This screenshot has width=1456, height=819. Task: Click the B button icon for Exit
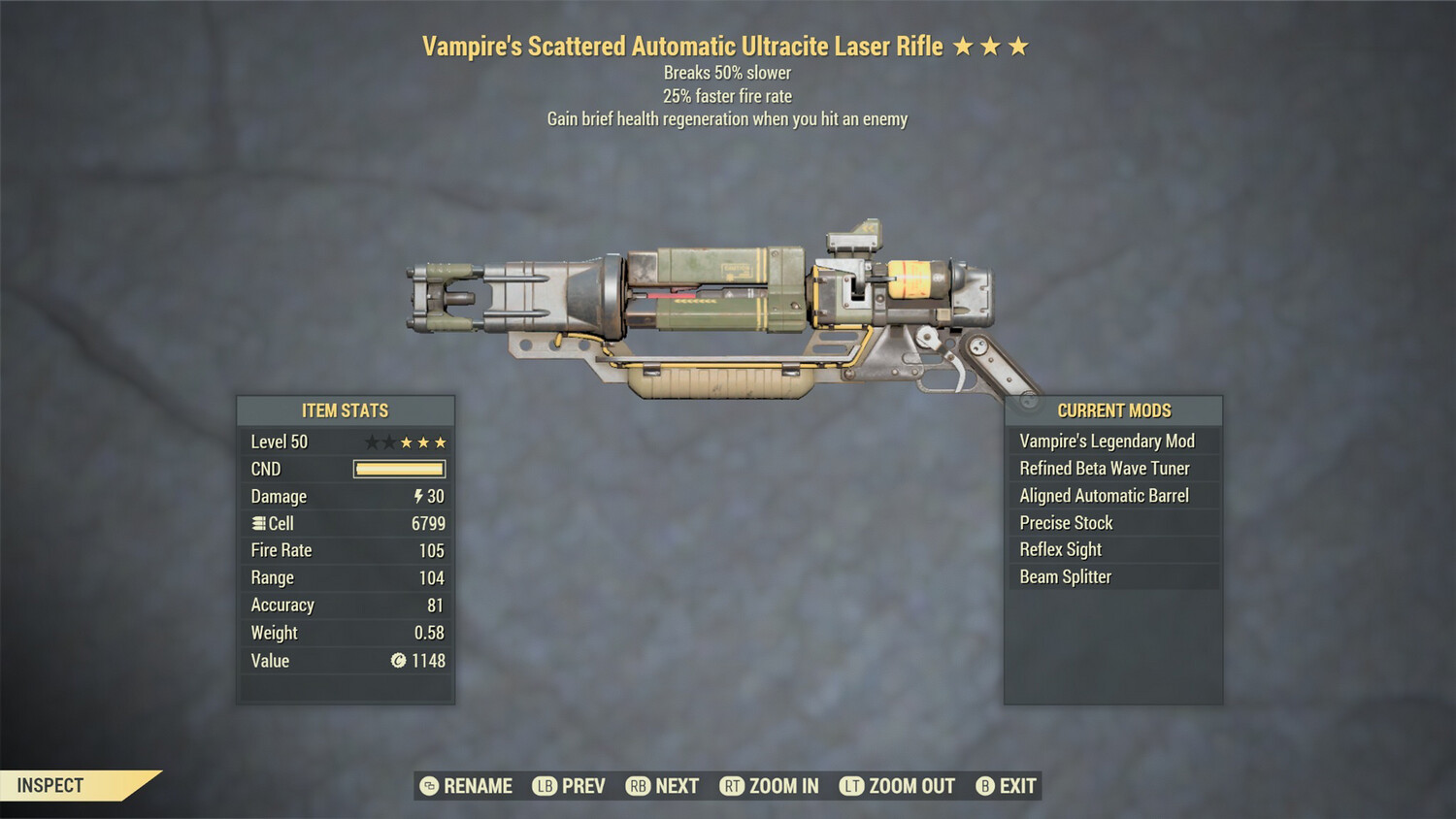point(983,786)
